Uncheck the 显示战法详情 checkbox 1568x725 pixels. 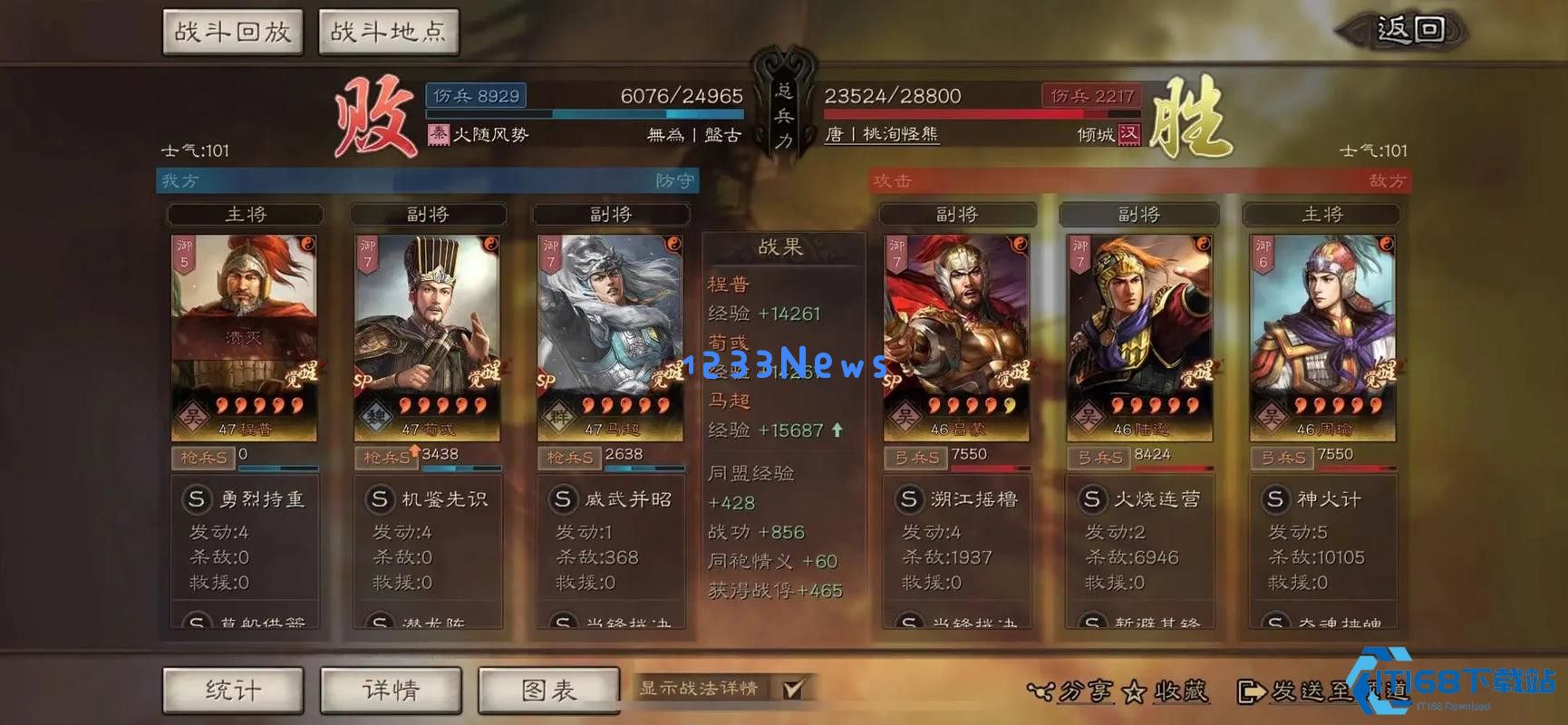(793, 689)
